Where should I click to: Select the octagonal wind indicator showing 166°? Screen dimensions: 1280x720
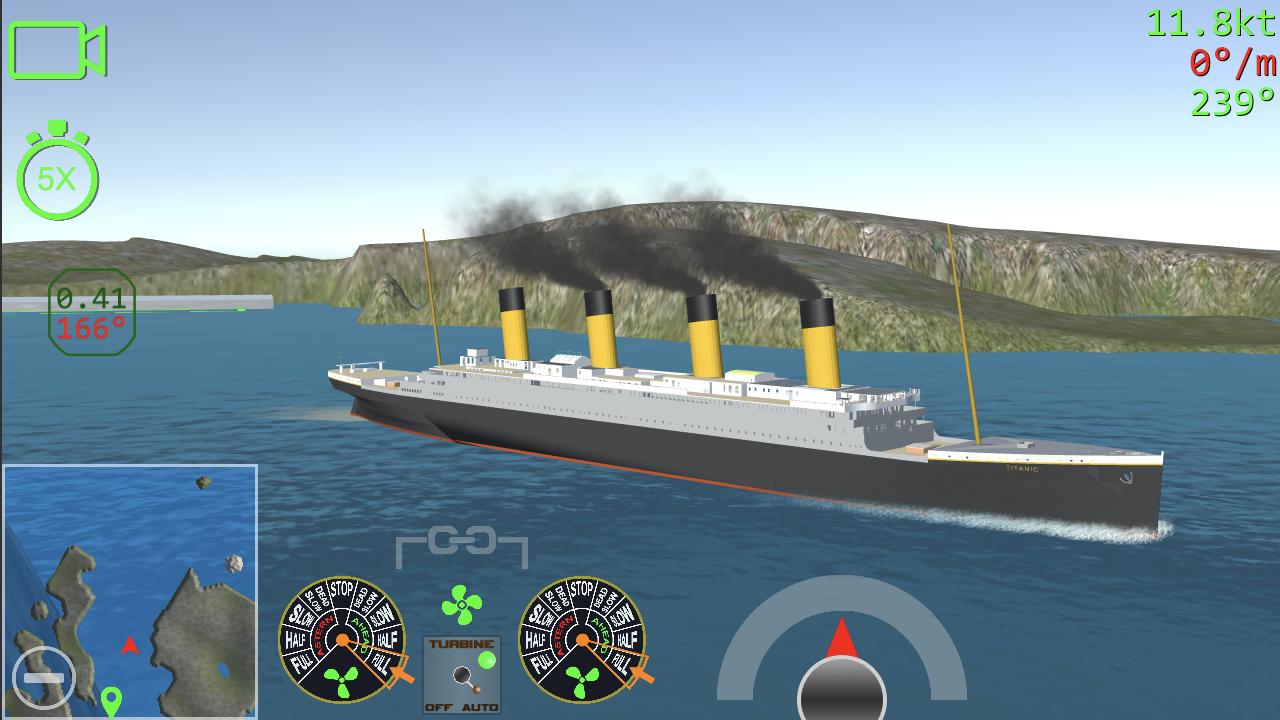91,312
